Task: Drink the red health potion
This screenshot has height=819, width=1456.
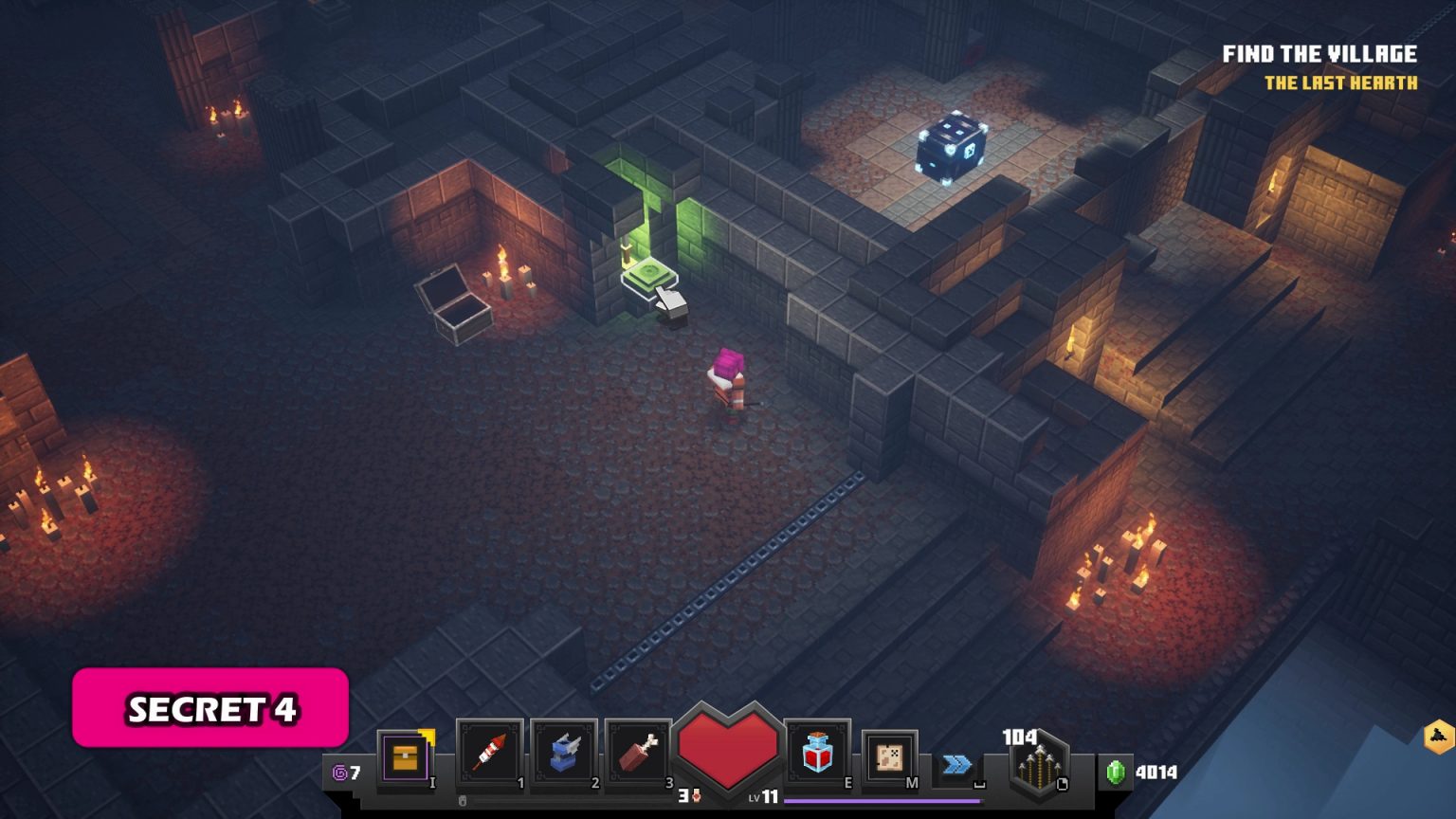Action: point(817,755)
